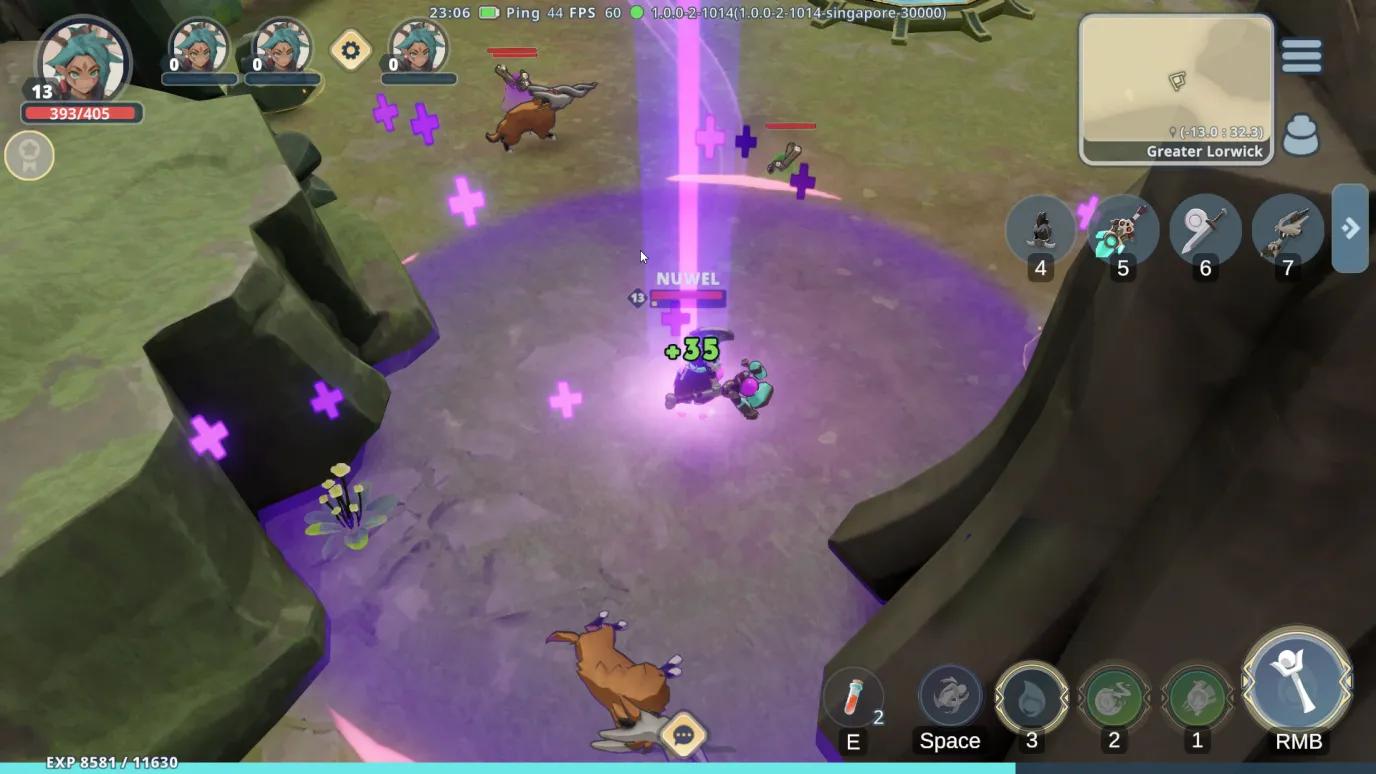The width and height of the screenshot is (1376, 774).
Task: Expand the weapon bar with the arrow tab
Action: (x=1350, y=228)
